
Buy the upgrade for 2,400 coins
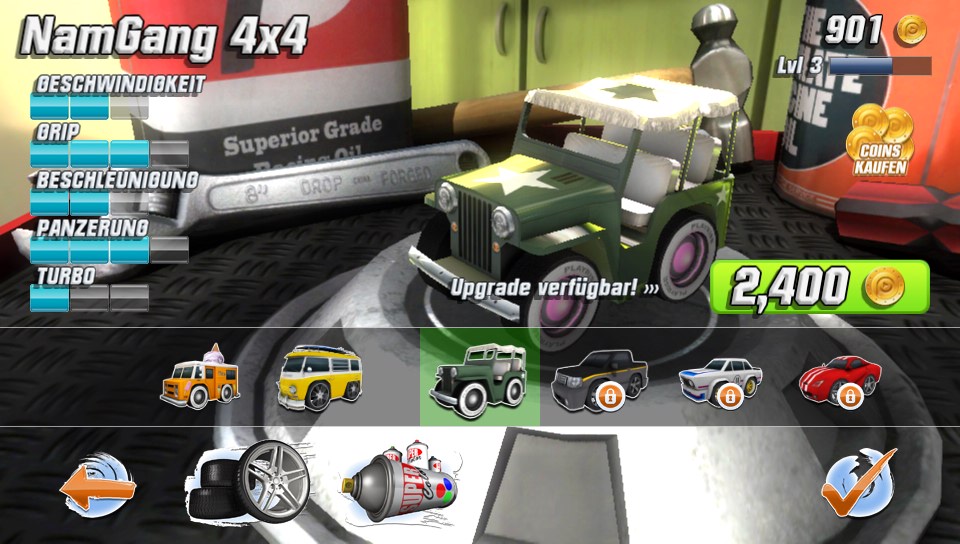(819, 287)
